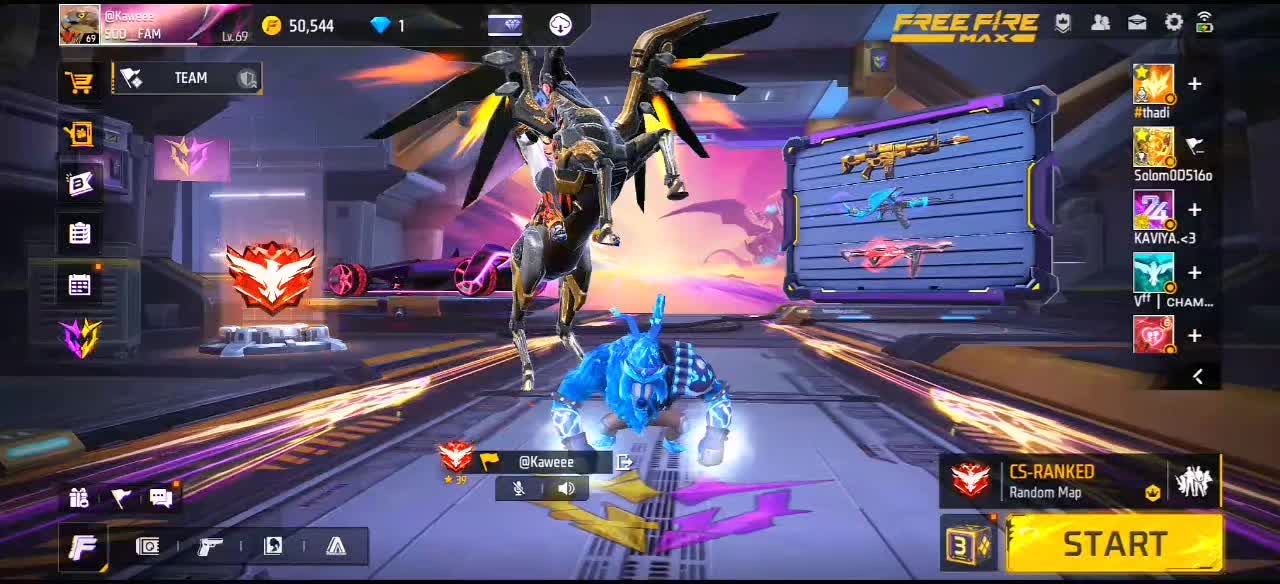Toggle the microphone mute button
This screenshot has width=1280, height=584.
tap(519, 489)
